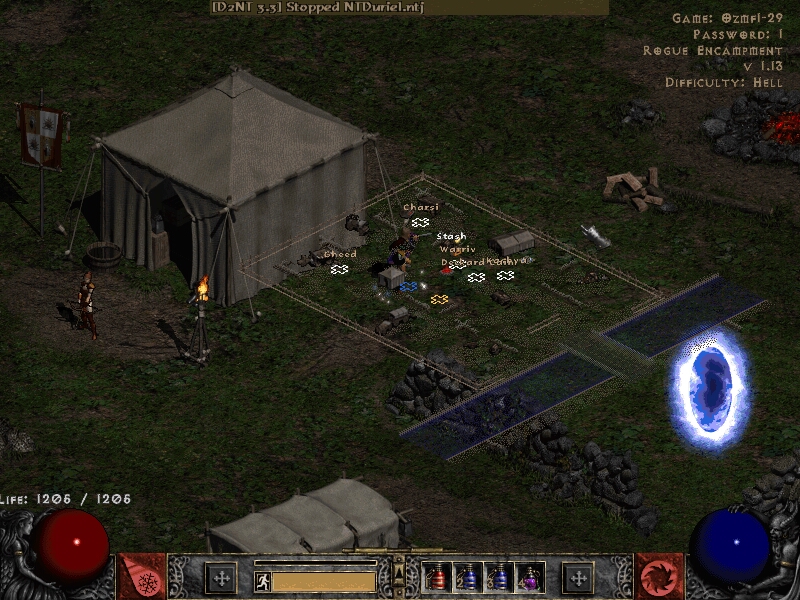800x600 pixels.
Task: Use the red healing potion in the belt
Action: coord(436,577)
